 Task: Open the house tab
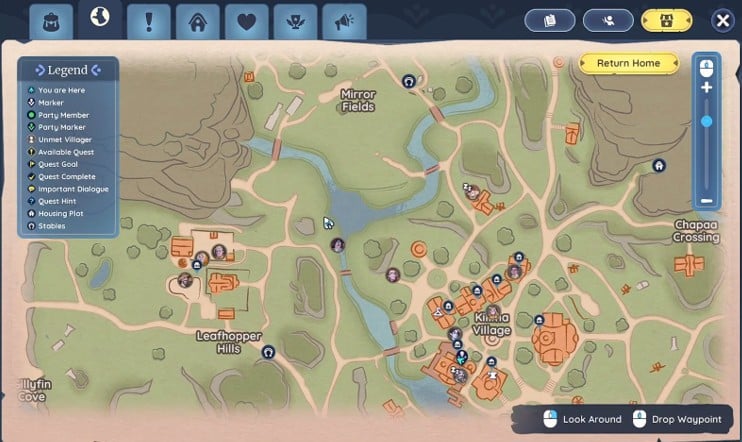pos(198,21)
